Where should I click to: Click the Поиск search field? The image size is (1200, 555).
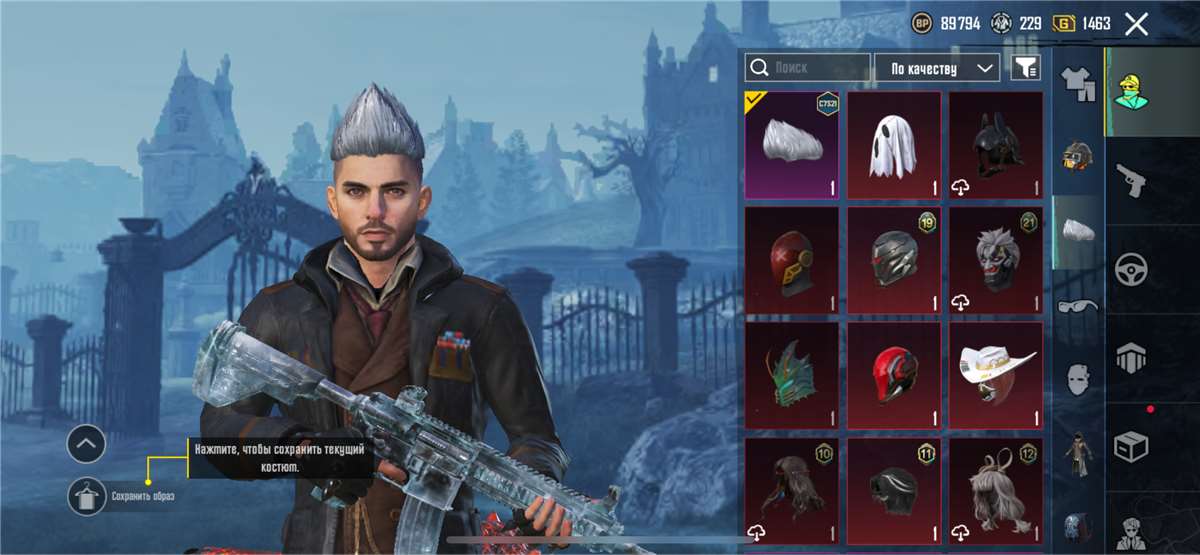click(x=808, y=68)
